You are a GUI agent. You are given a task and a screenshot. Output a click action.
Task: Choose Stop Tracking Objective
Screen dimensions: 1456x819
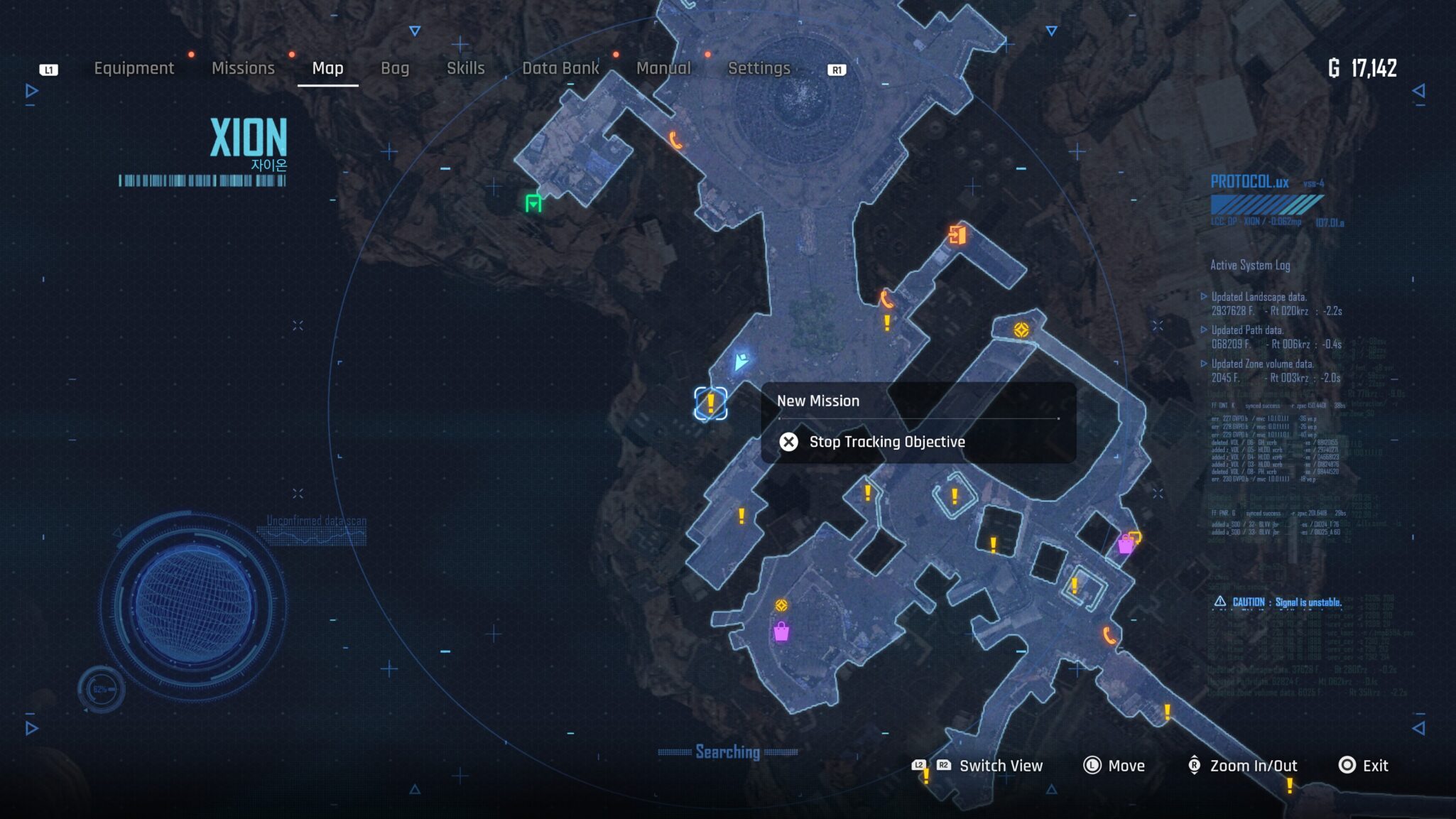click(x=886, y=442)
